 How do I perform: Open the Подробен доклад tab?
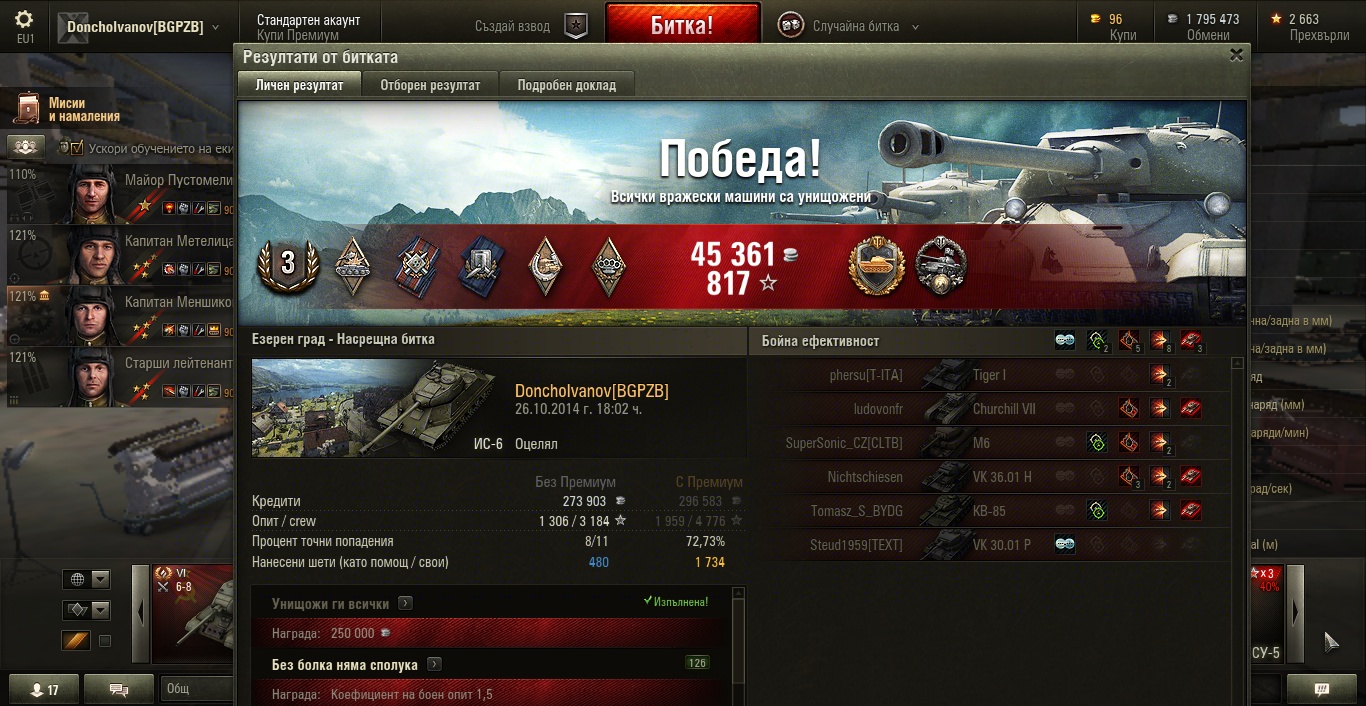(x=566, y=85)
